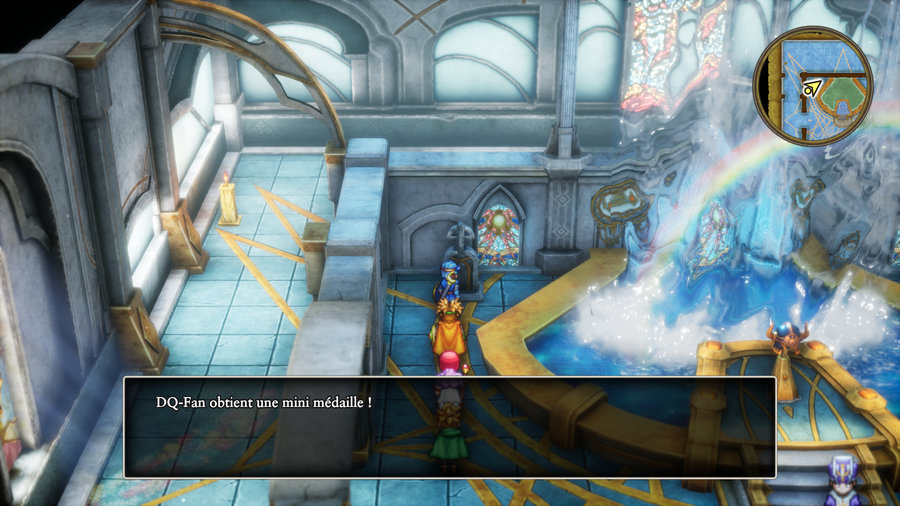Screen dimensions: 900x506
Task: Open the circular minimap
Action: (x=812, y=86)
